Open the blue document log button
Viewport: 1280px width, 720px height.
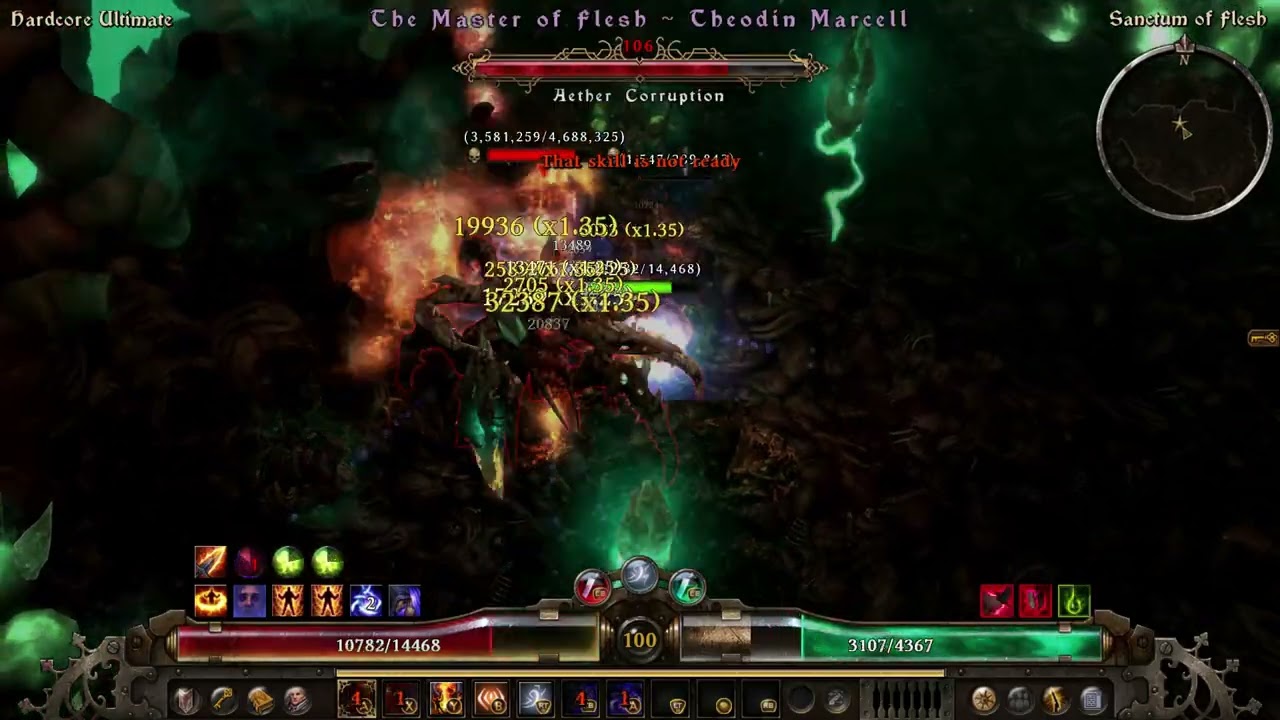tap(1091, 700)
